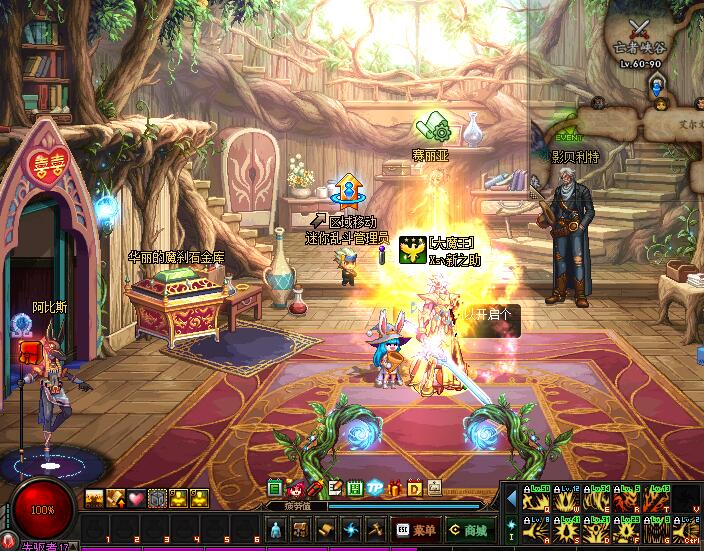704x551 pixels.
Task: Select 亡者峡谷 dungeon on the minimap
Action: point(641,47)
